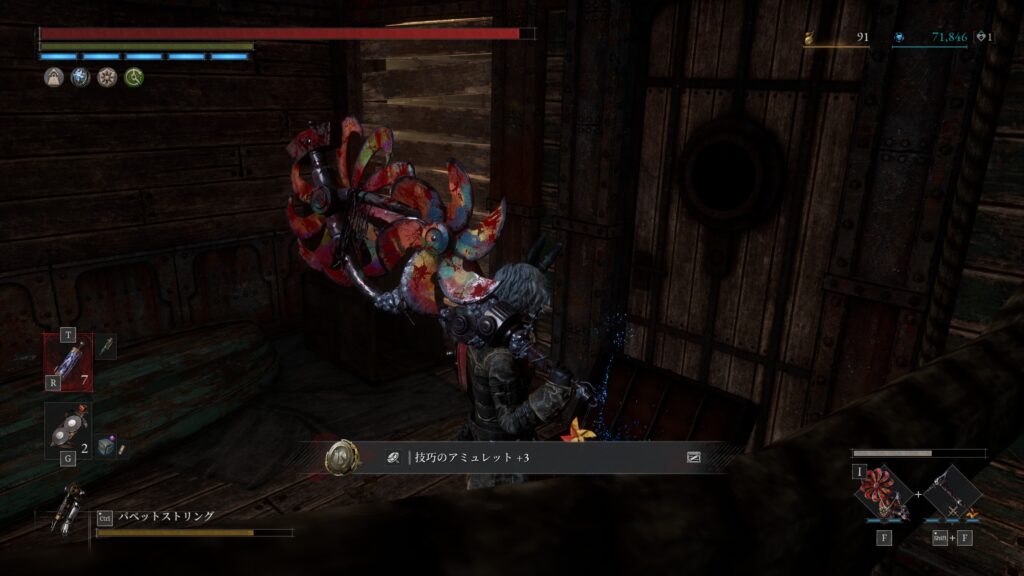The width and height of the screenshot is (1024, 576).
Task: Select the grindstone belt slot
Action: pos(68,431)
